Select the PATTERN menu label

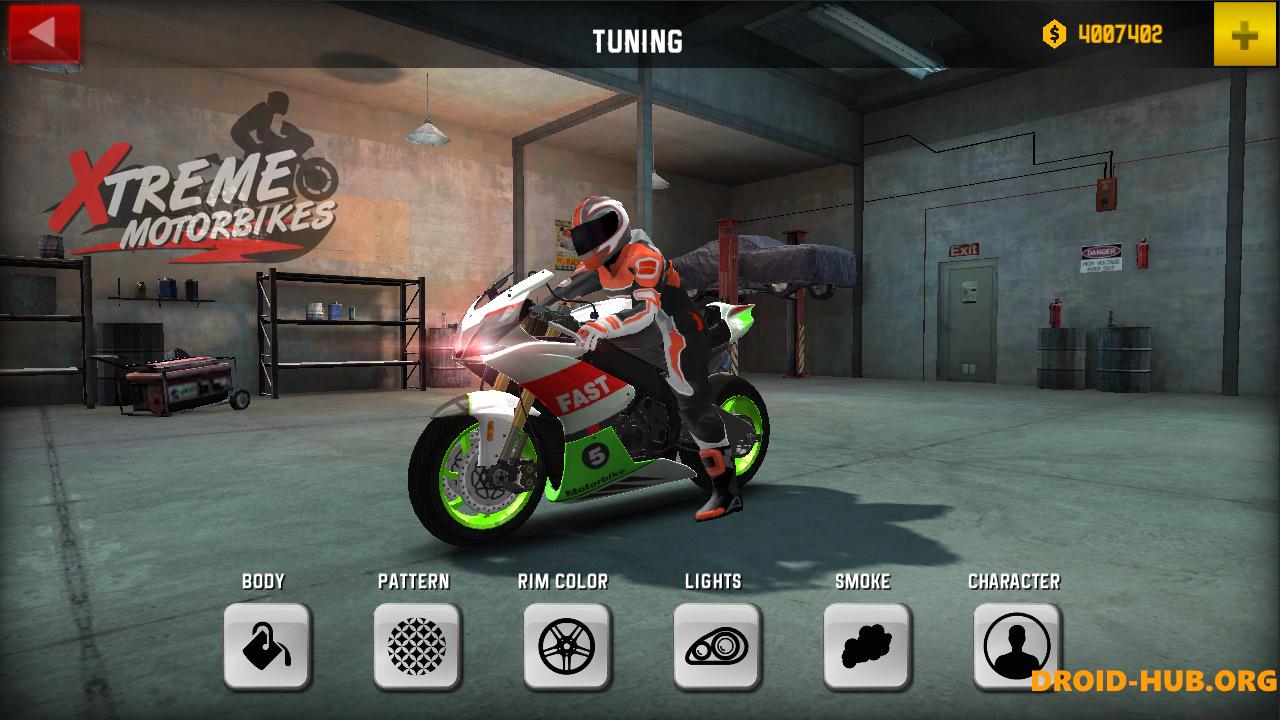[415, 581]
